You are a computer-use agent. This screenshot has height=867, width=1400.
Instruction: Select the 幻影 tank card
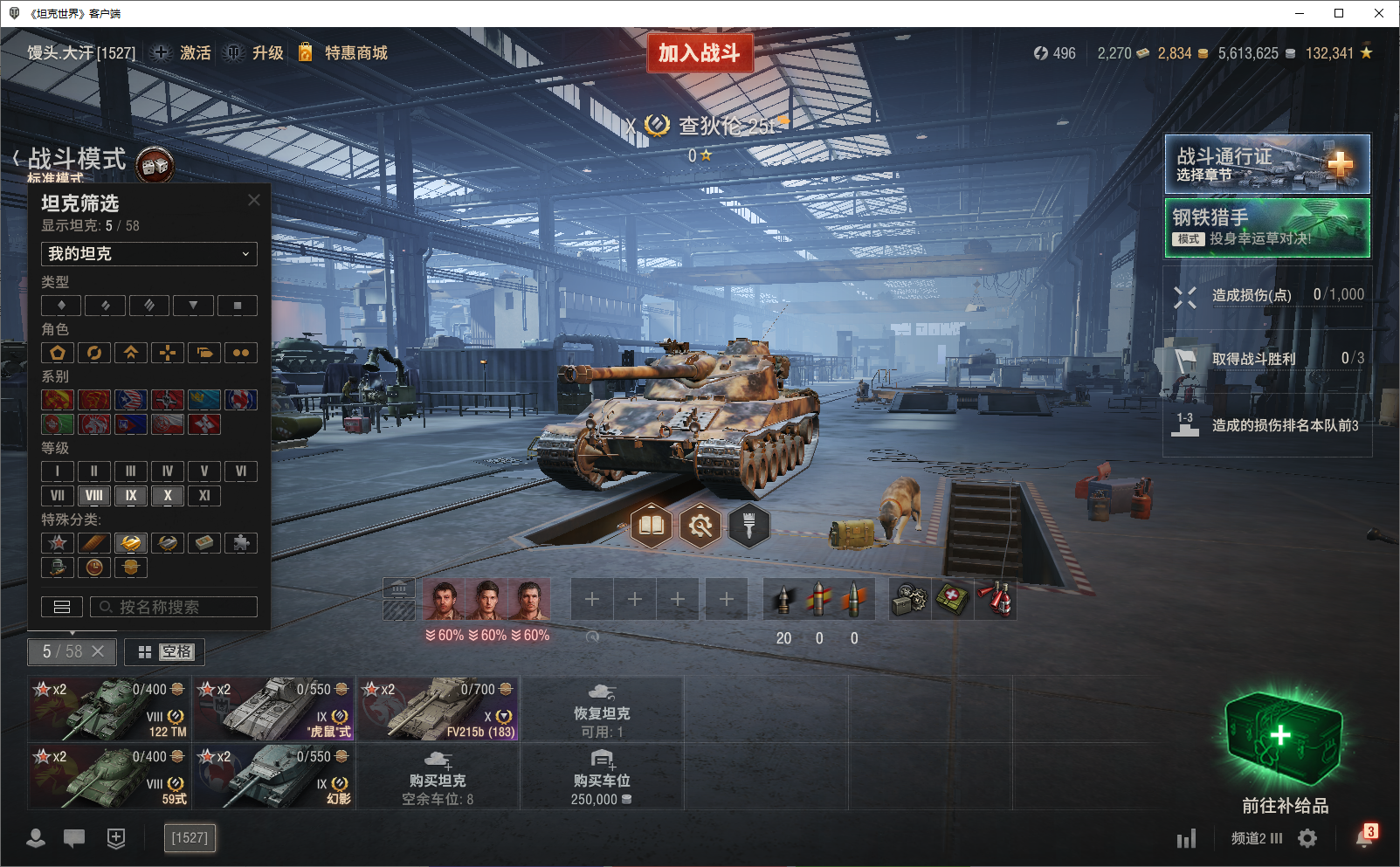(x=274, y=775)
